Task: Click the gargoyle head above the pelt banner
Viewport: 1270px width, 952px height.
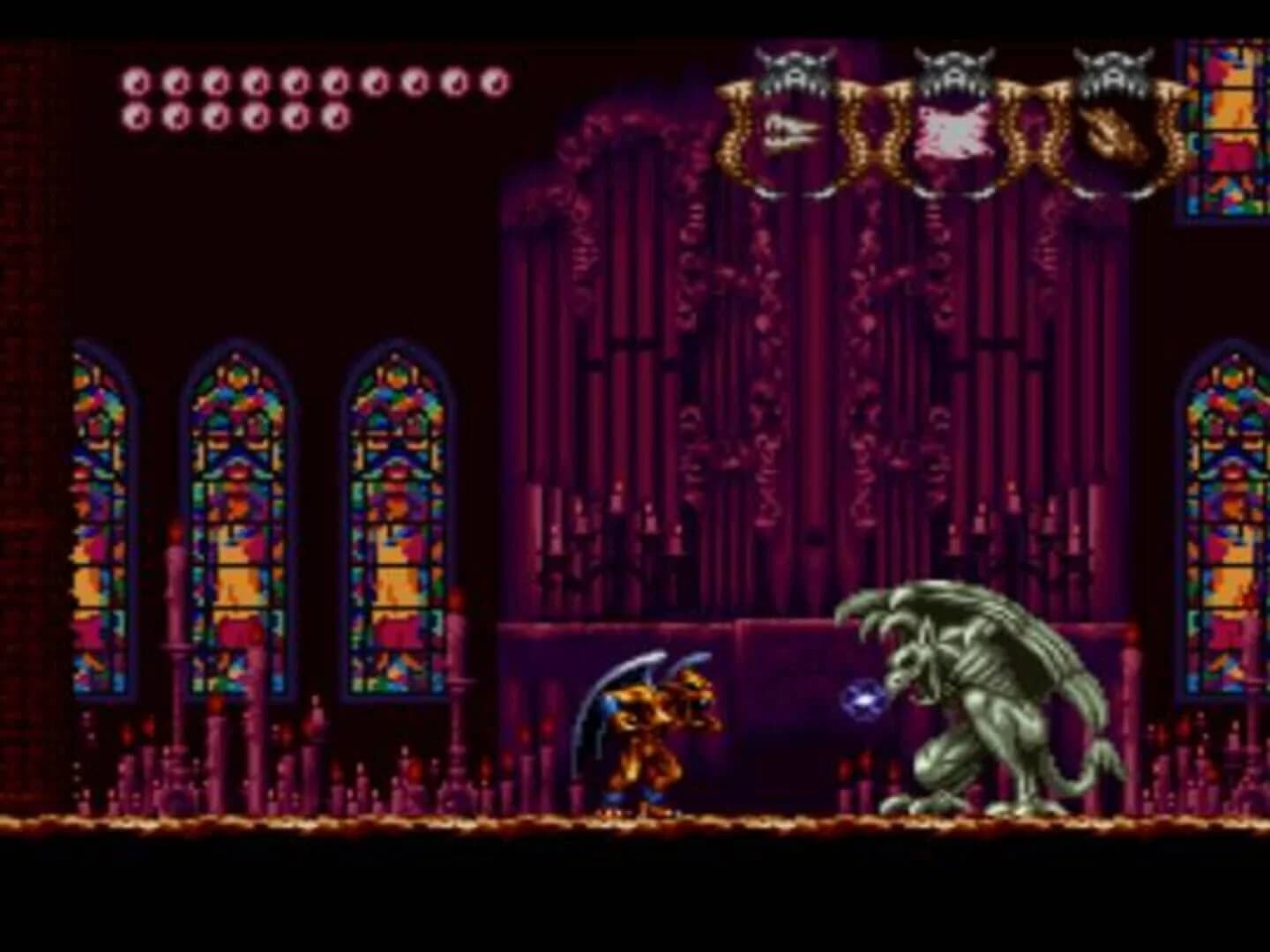Action: pyautogui.click(x=954, y=71)
